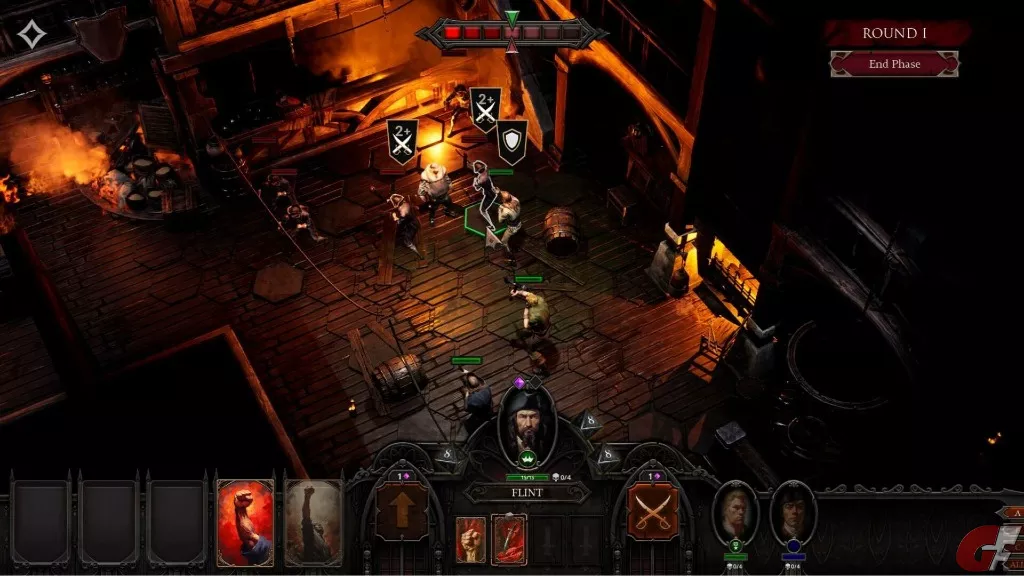The height and width of the screenshot is (576, 1024).
Task: Pick the small red dagger card under Flint
Action: 509,540
